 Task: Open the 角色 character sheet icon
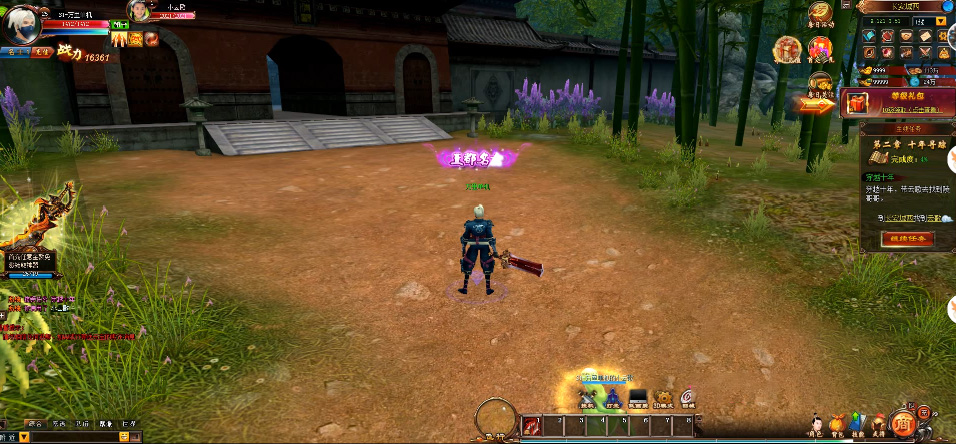815,425
